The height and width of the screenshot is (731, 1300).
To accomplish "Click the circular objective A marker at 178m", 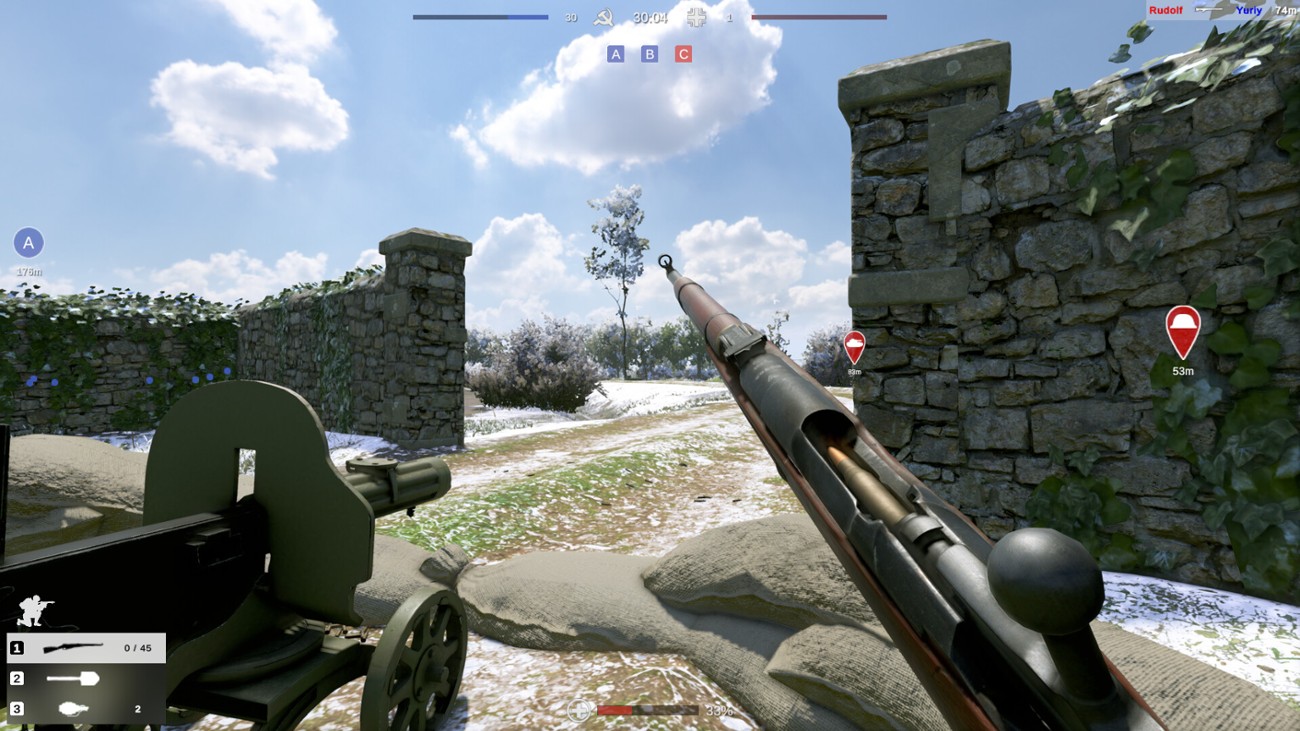I will (29, 241).
